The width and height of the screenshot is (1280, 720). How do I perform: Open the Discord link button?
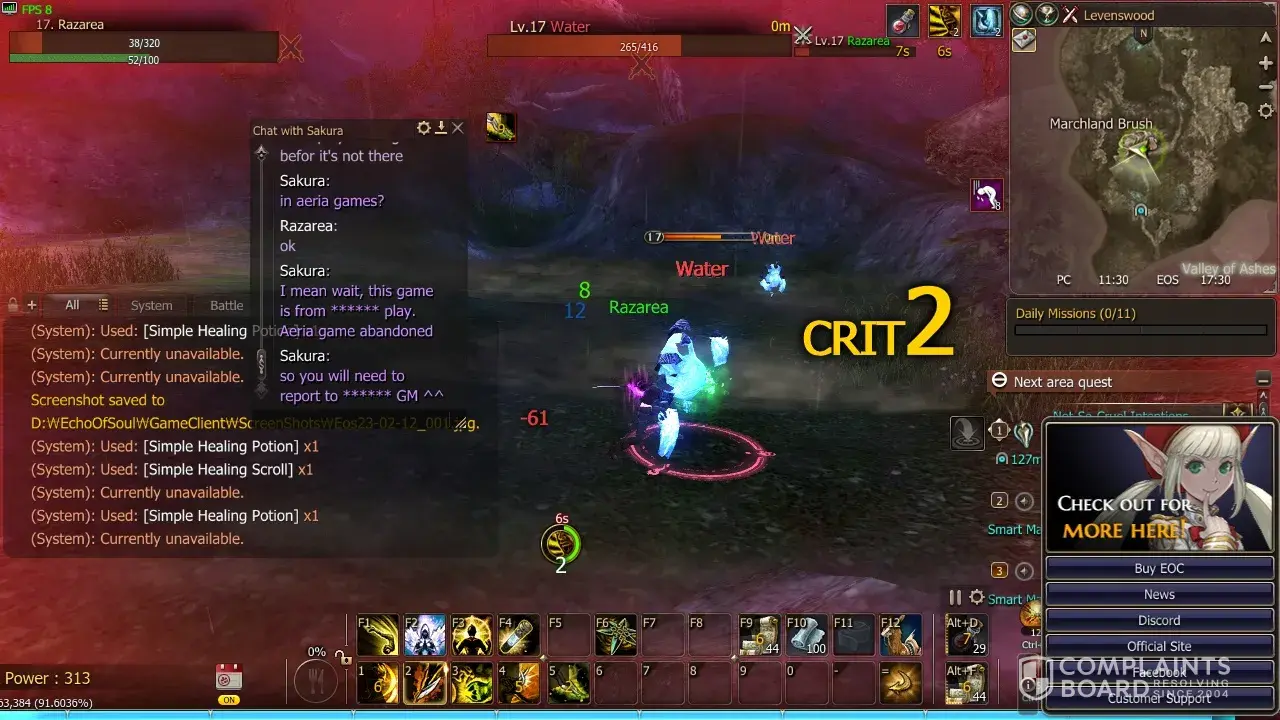coord(1159,620)
